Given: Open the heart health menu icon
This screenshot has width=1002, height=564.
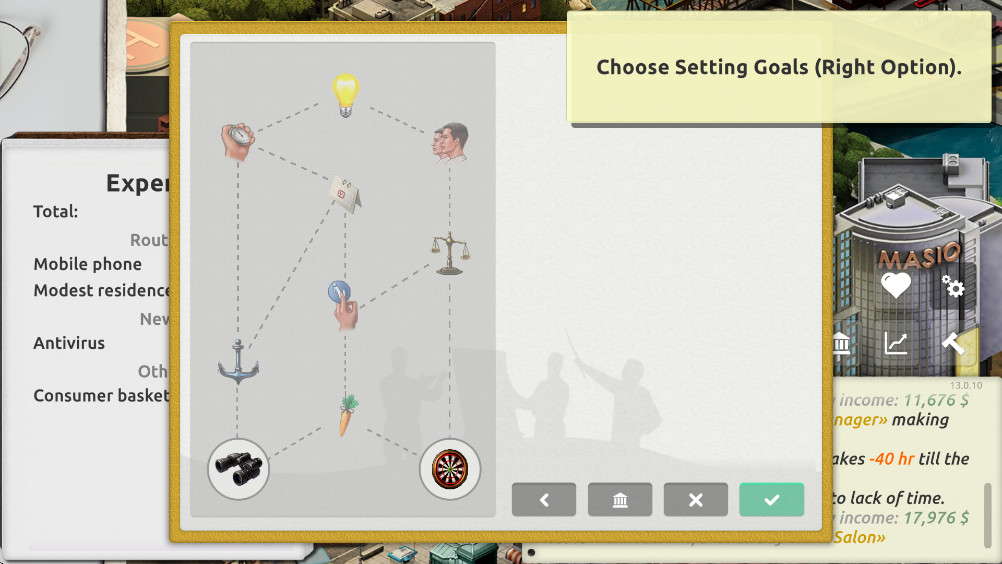Looking at the screenshot, I should [896, 286].
